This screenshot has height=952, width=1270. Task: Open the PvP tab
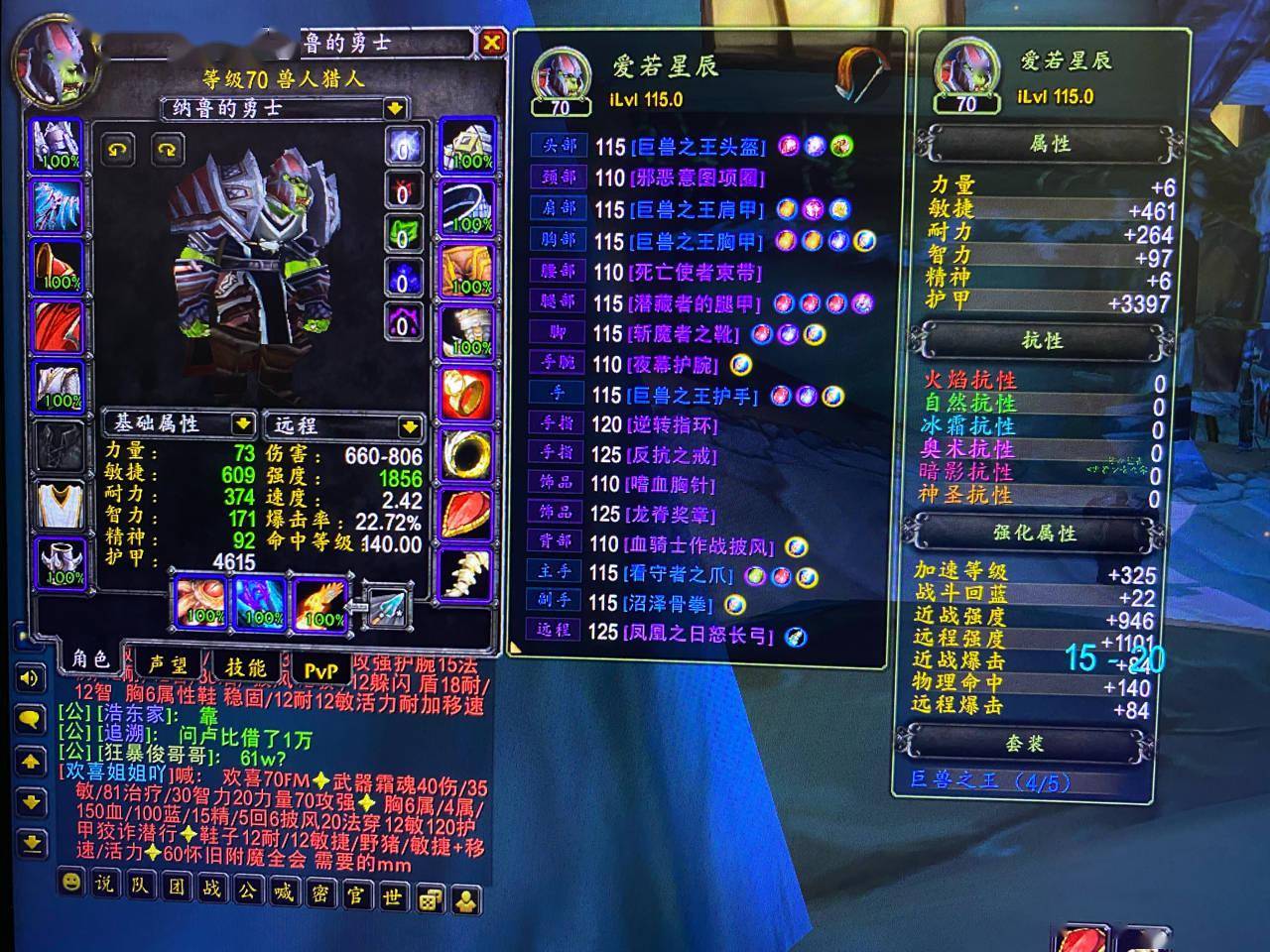(x=320, y=671)
